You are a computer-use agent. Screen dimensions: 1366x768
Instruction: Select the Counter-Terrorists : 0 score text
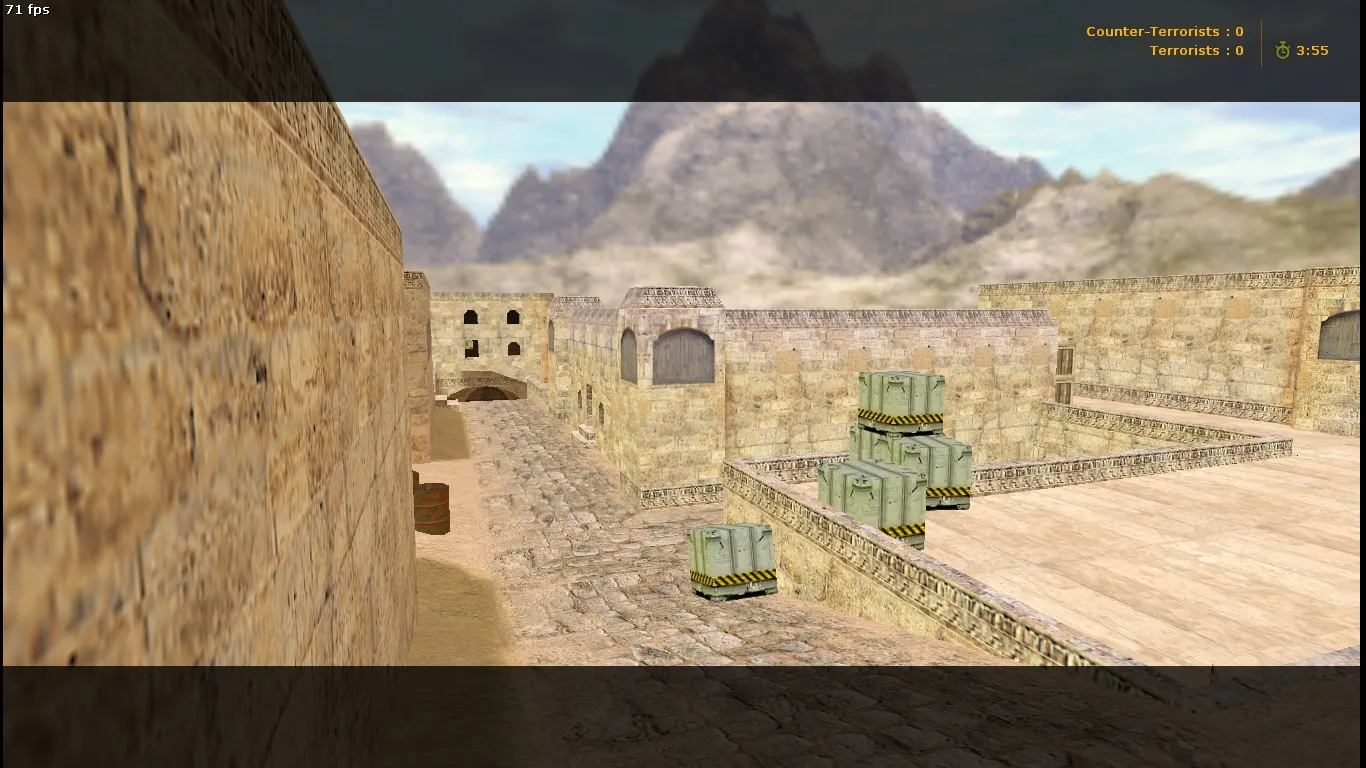coord(1163,31)
